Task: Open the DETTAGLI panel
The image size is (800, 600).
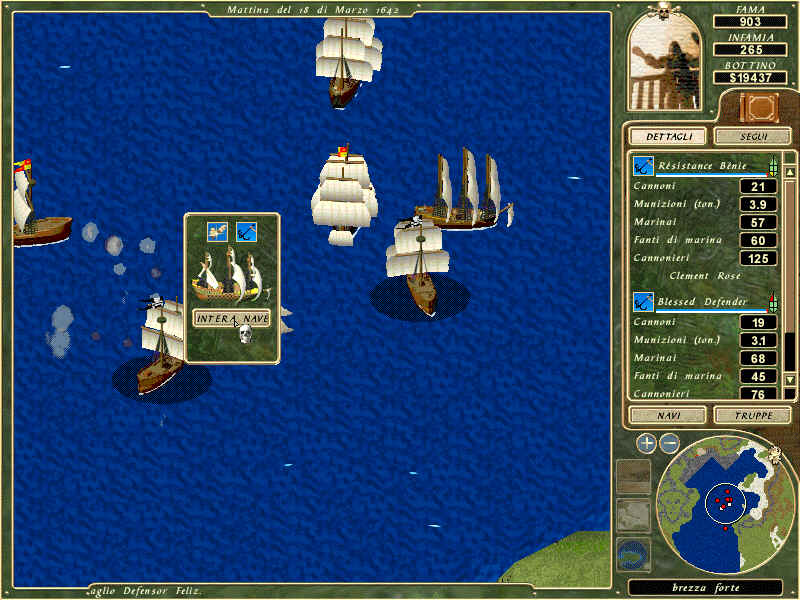Action: pos(667,136)
